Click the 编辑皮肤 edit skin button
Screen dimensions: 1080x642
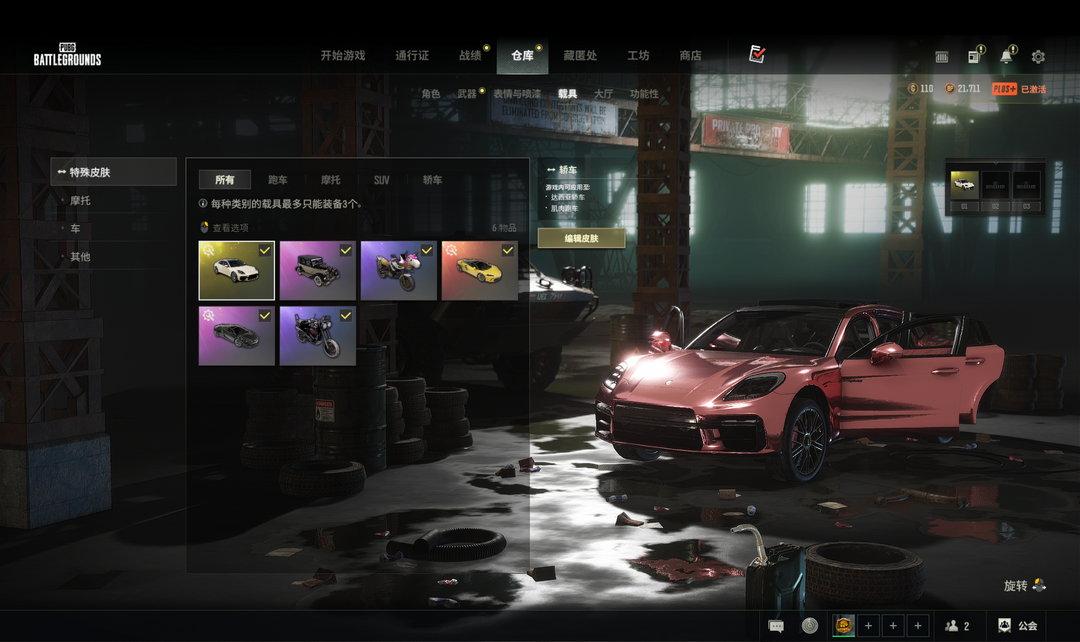(x=581, y=238)
